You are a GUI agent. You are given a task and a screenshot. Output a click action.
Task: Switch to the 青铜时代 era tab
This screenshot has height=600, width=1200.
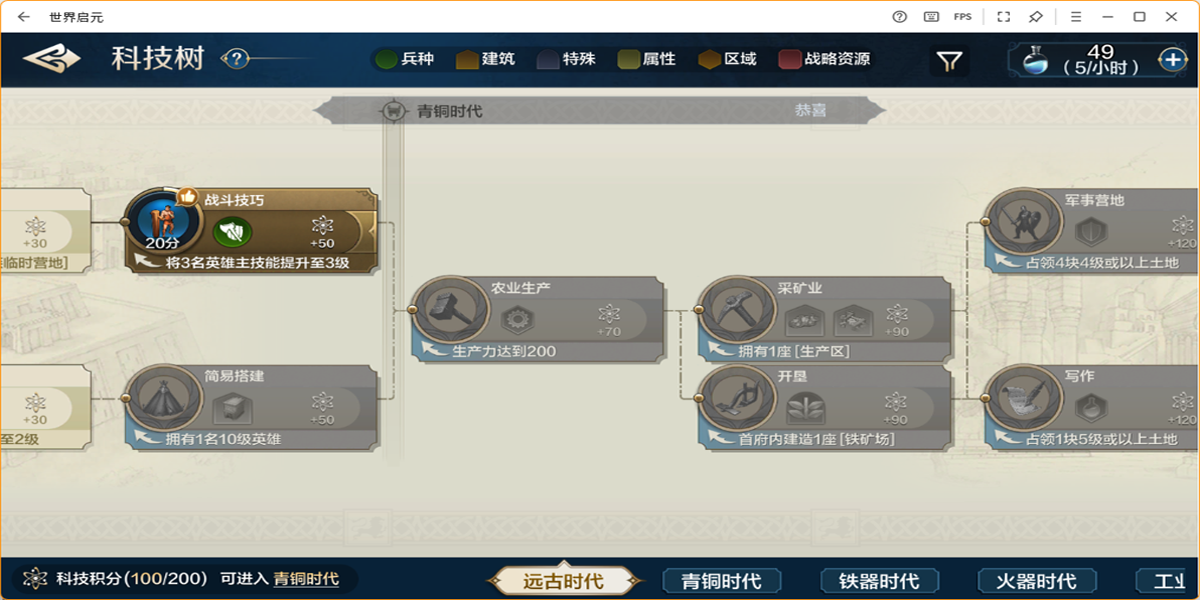point(721,580)
